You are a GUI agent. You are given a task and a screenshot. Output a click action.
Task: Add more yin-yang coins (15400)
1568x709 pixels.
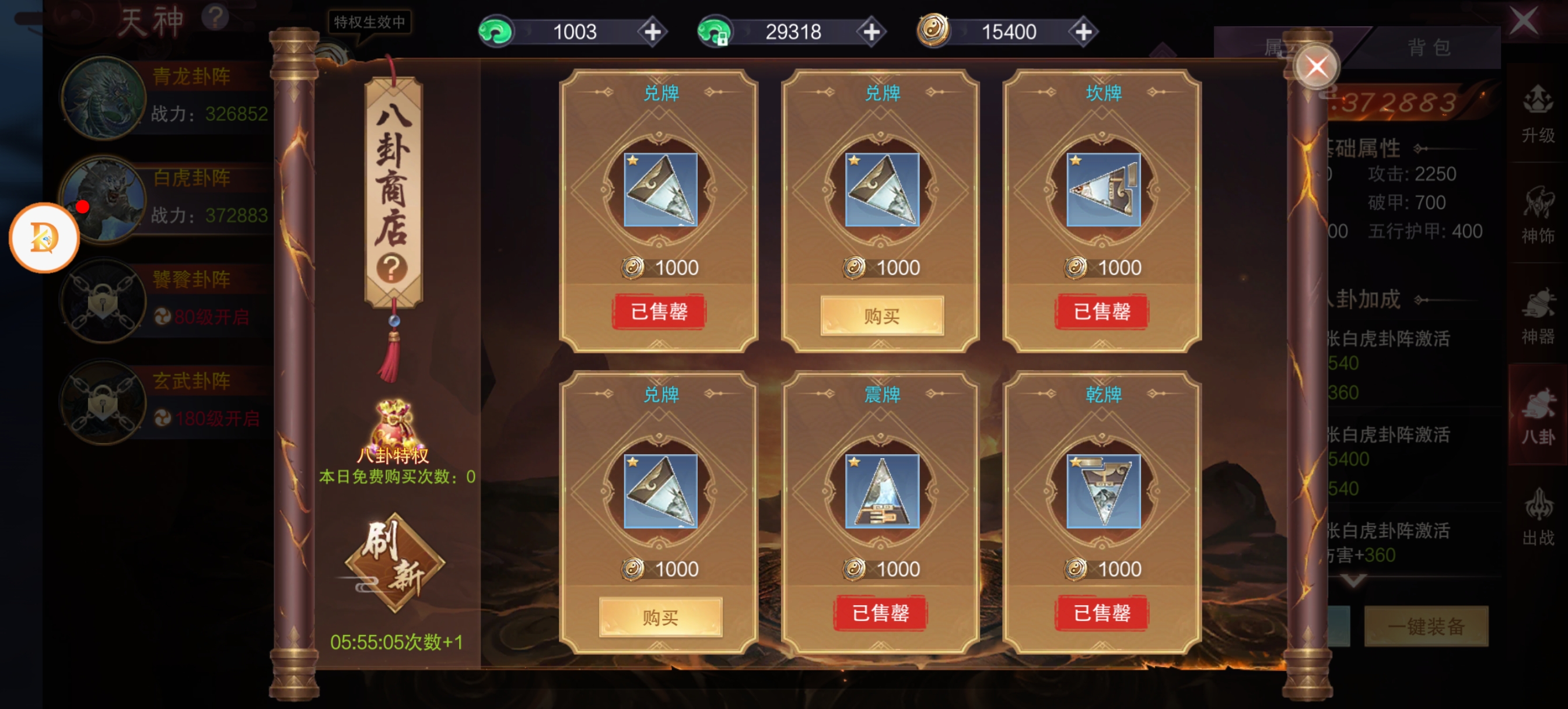click(x=1083, y=31)
